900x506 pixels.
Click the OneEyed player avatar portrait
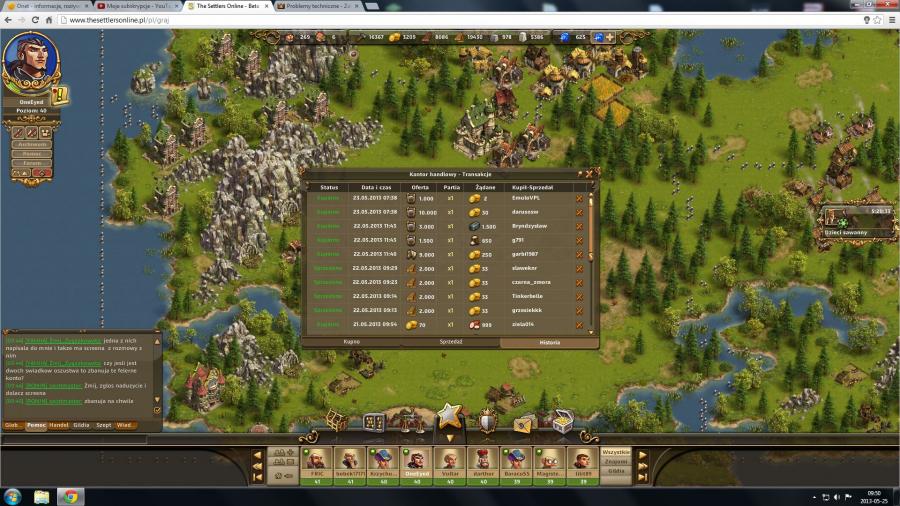point(31,61)
